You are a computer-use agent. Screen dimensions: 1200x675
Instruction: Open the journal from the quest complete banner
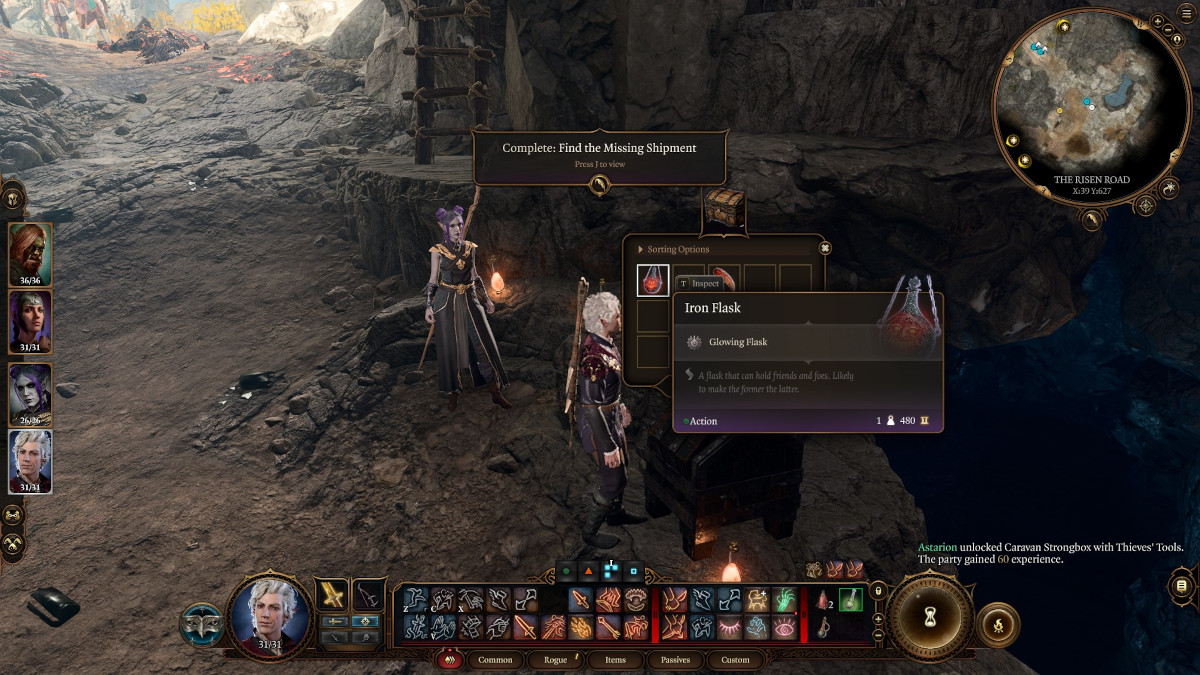[x=598, y=185]
